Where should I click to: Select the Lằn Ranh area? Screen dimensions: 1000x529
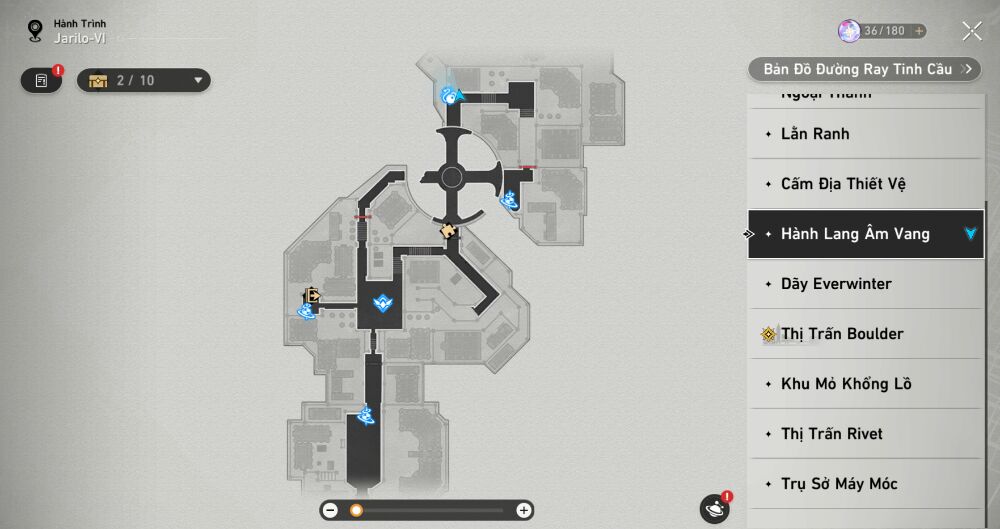click(865, 134)
